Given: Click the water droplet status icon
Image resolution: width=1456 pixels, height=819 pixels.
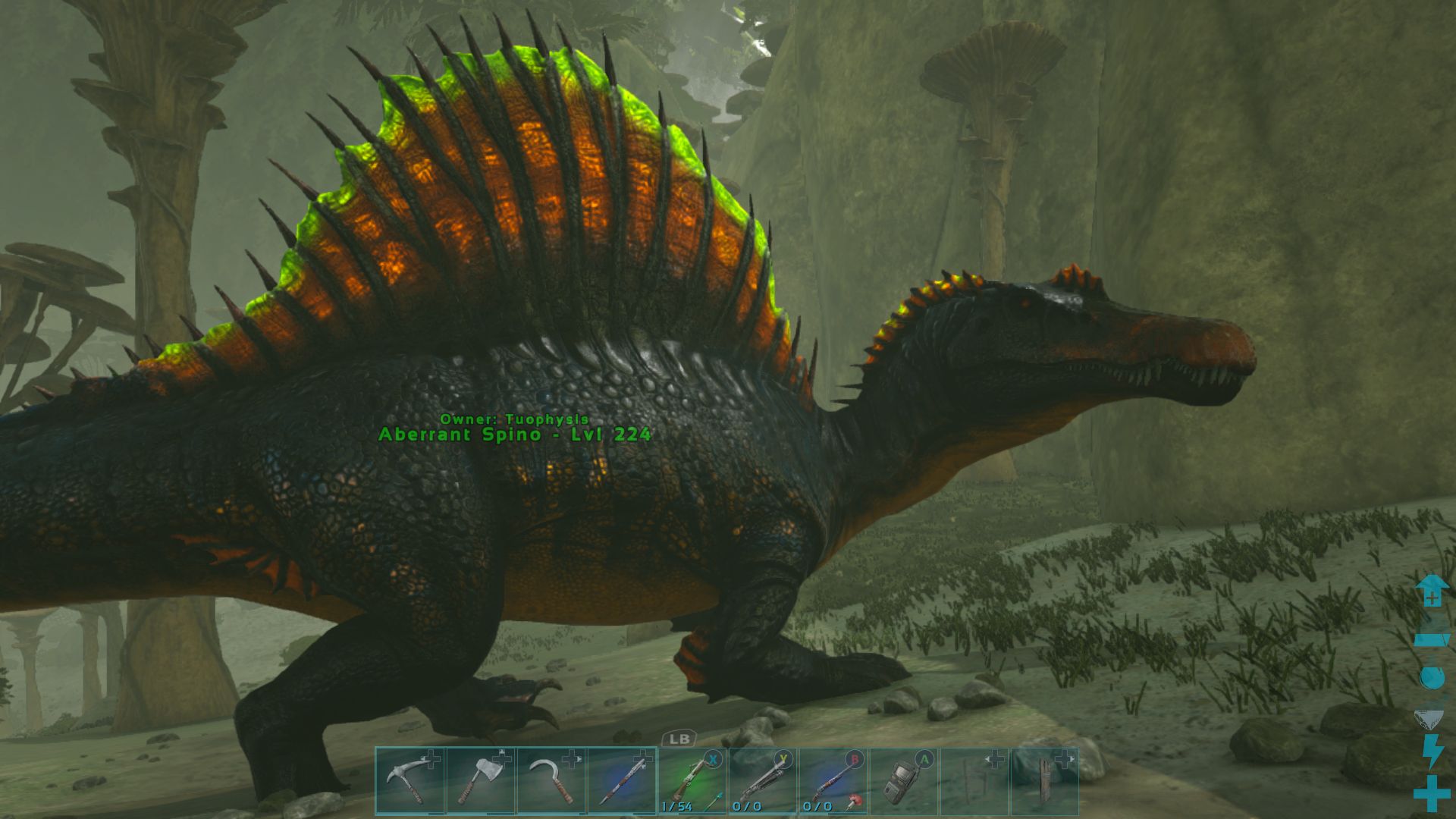Looking at the screenshot, I should (1432, 676).
